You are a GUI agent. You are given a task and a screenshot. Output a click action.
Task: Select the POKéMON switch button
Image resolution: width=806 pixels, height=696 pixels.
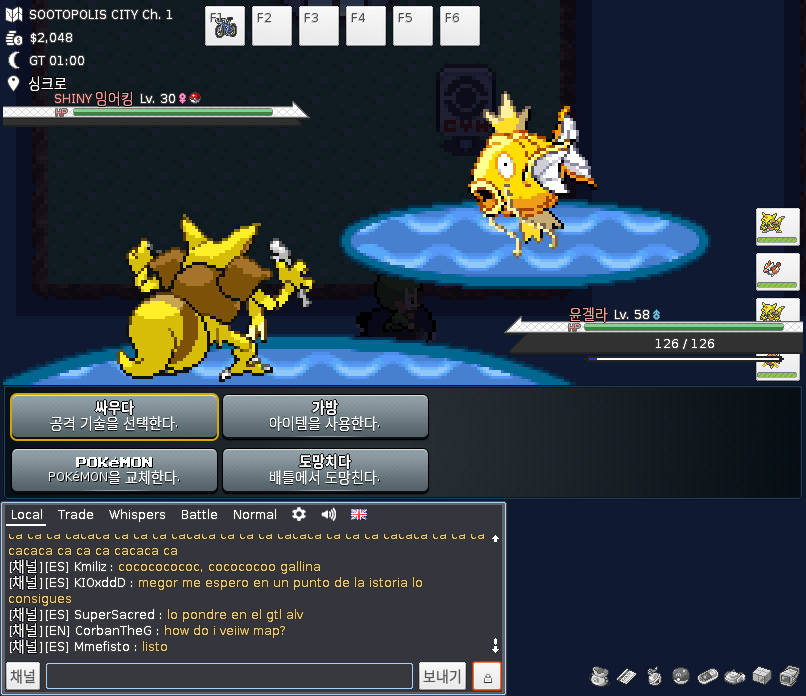click(x=114, y=470)
